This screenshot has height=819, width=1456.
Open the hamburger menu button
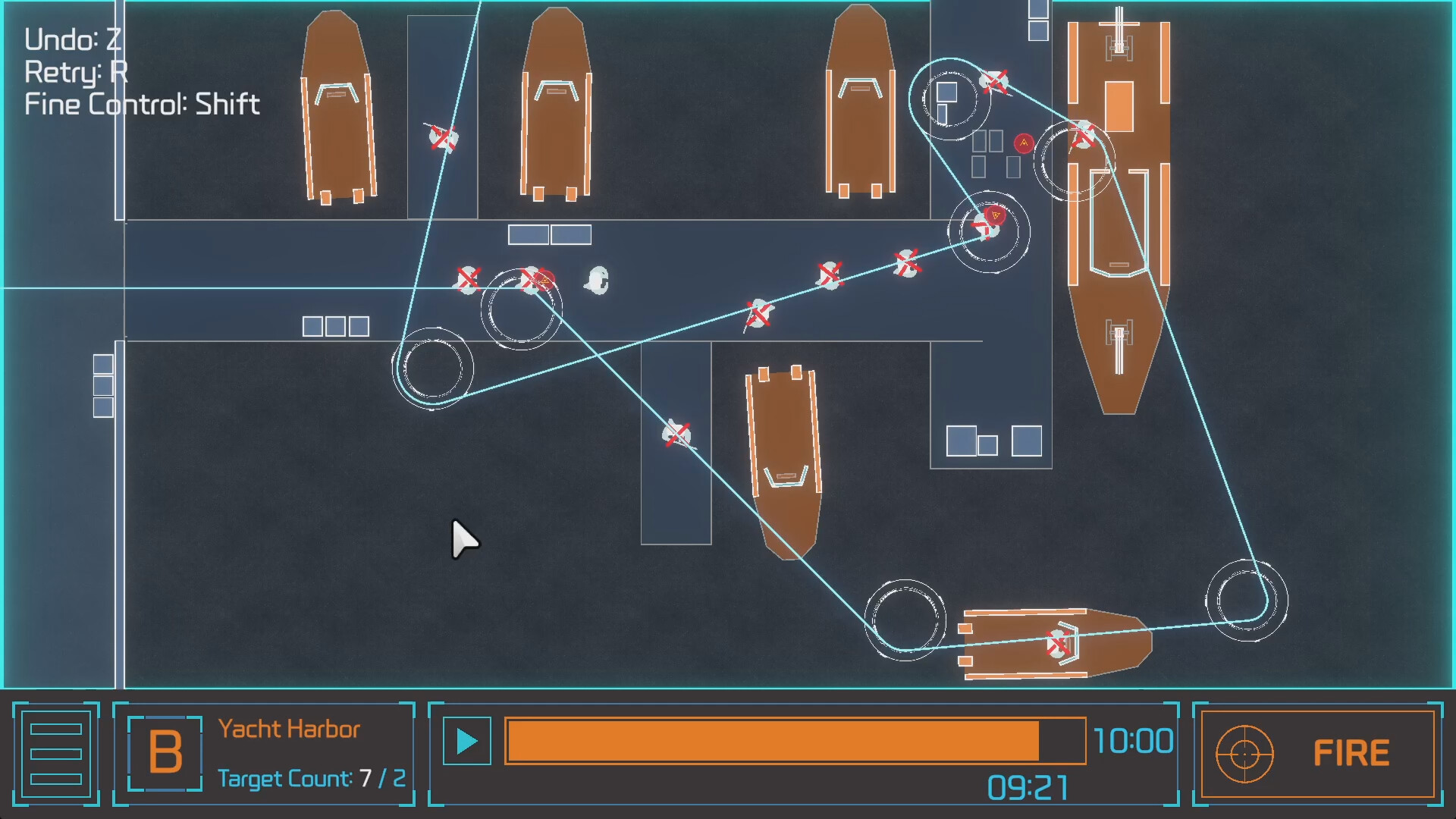(x=55, y=754)
